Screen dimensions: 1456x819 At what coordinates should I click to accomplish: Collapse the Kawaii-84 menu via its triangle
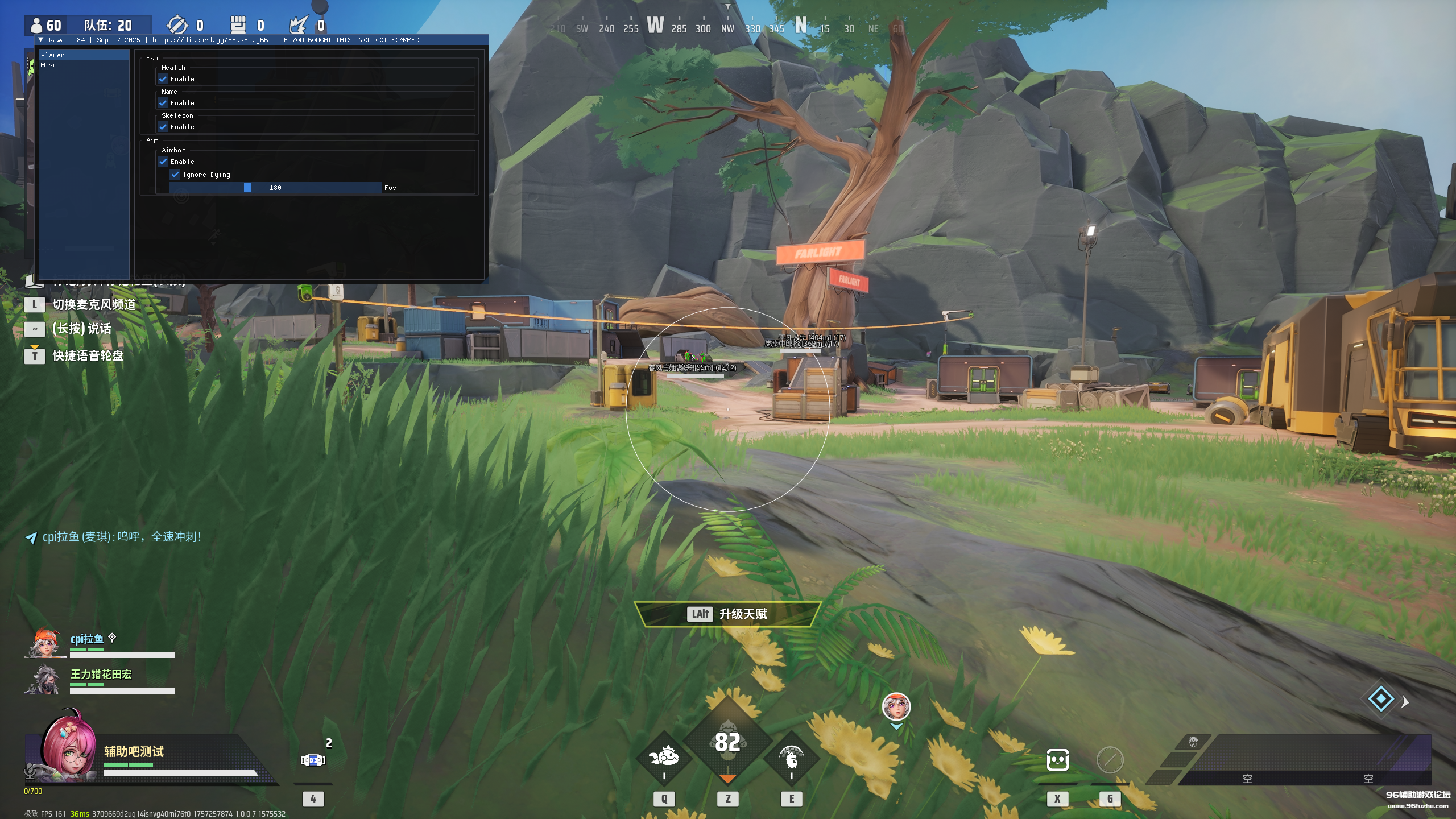tap(40, 40)
